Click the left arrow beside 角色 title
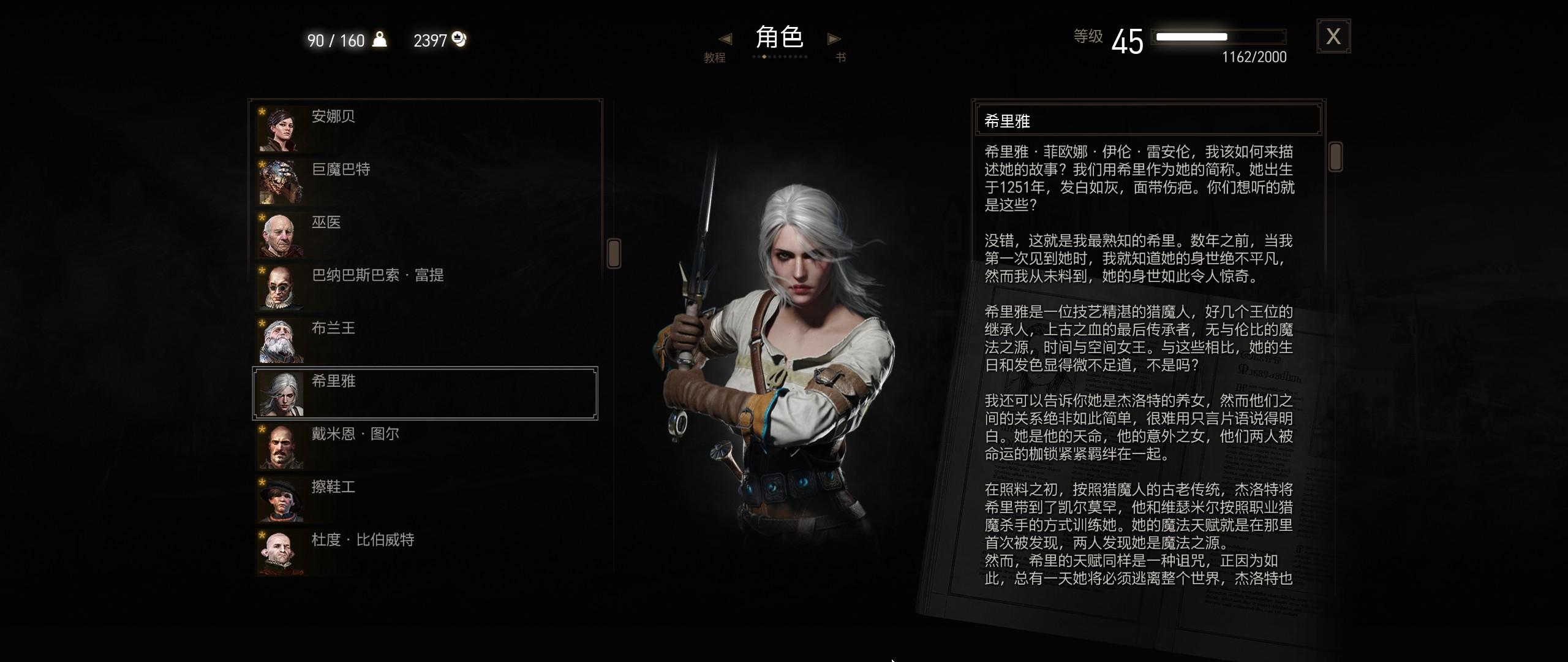This screenshot has height=662, width=1568. [x=726, y=39]
